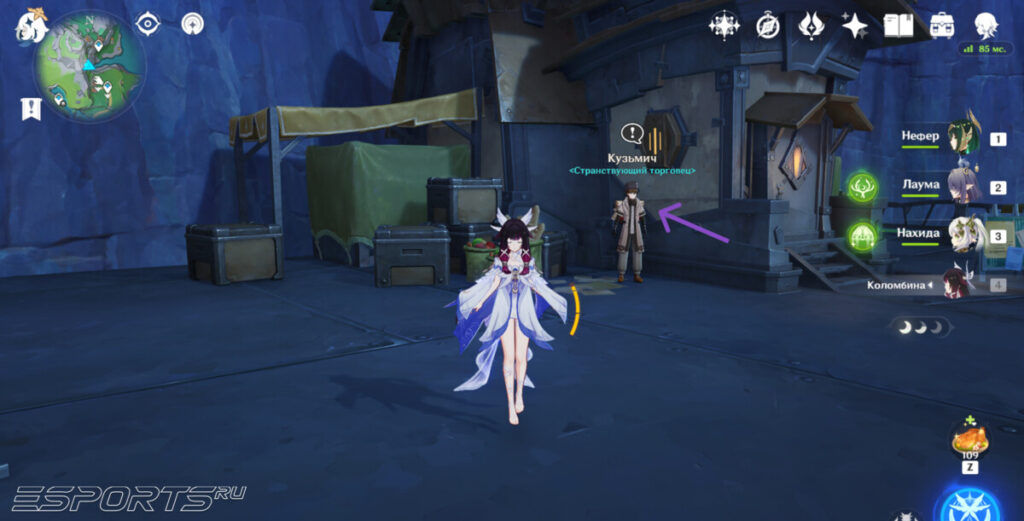Select active character Коломбина in party list
The image size is (1024, 521).
coord(958,283)
